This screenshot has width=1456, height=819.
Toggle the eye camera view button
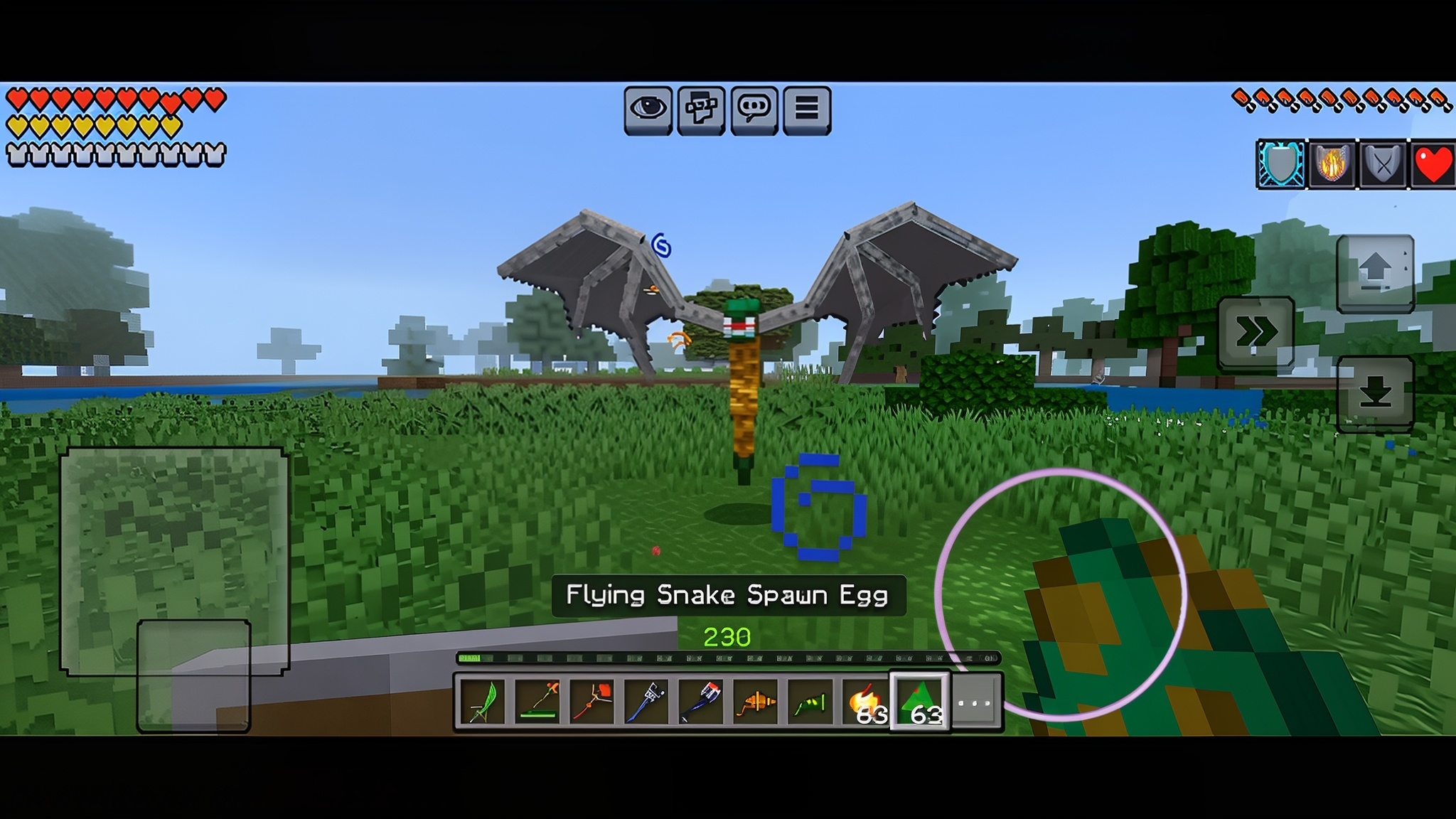648,109
